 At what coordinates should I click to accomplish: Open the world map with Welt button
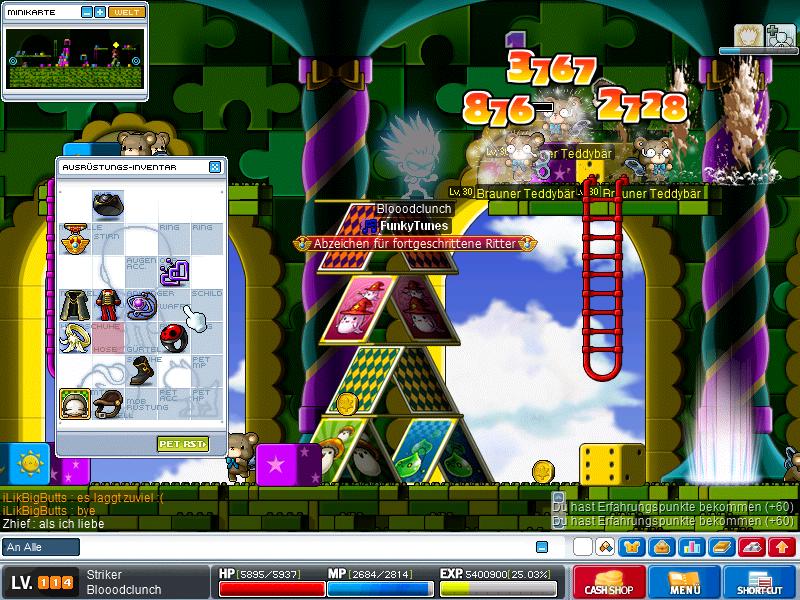[x=125, y=12]
